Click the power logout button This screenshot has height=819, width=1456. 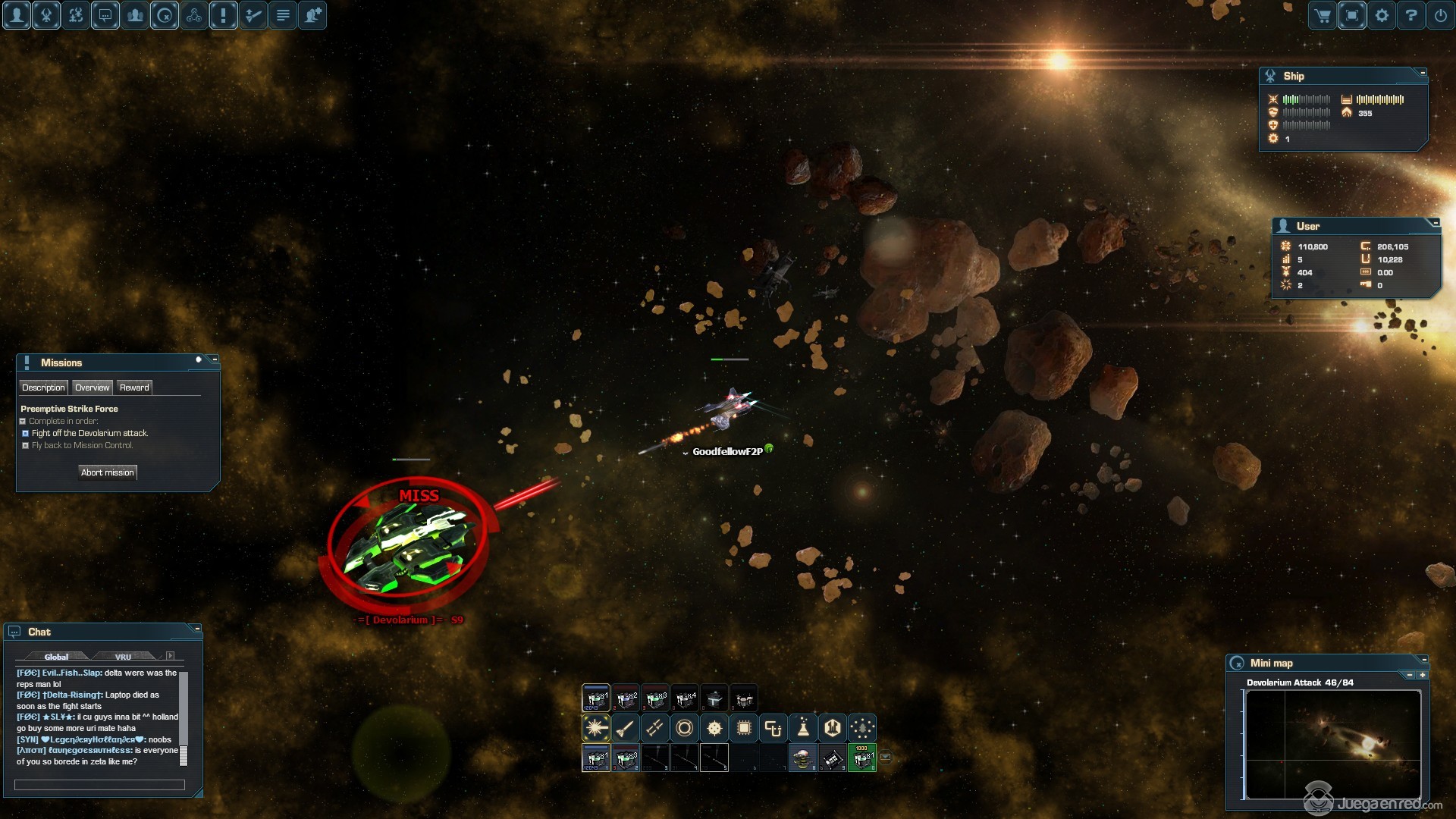tap(1441, 15)
